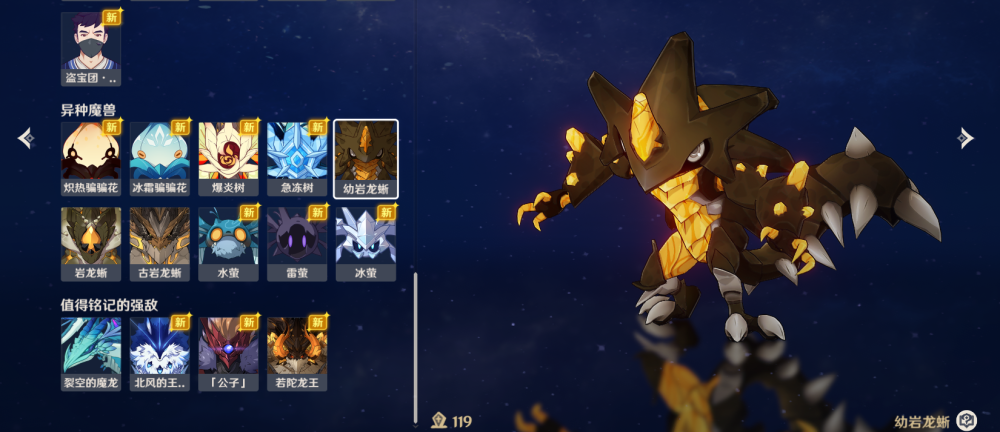Select the 爆炎树 creature tile
The width and height of the screenshot is (1000, 432).
pos(228,157)
